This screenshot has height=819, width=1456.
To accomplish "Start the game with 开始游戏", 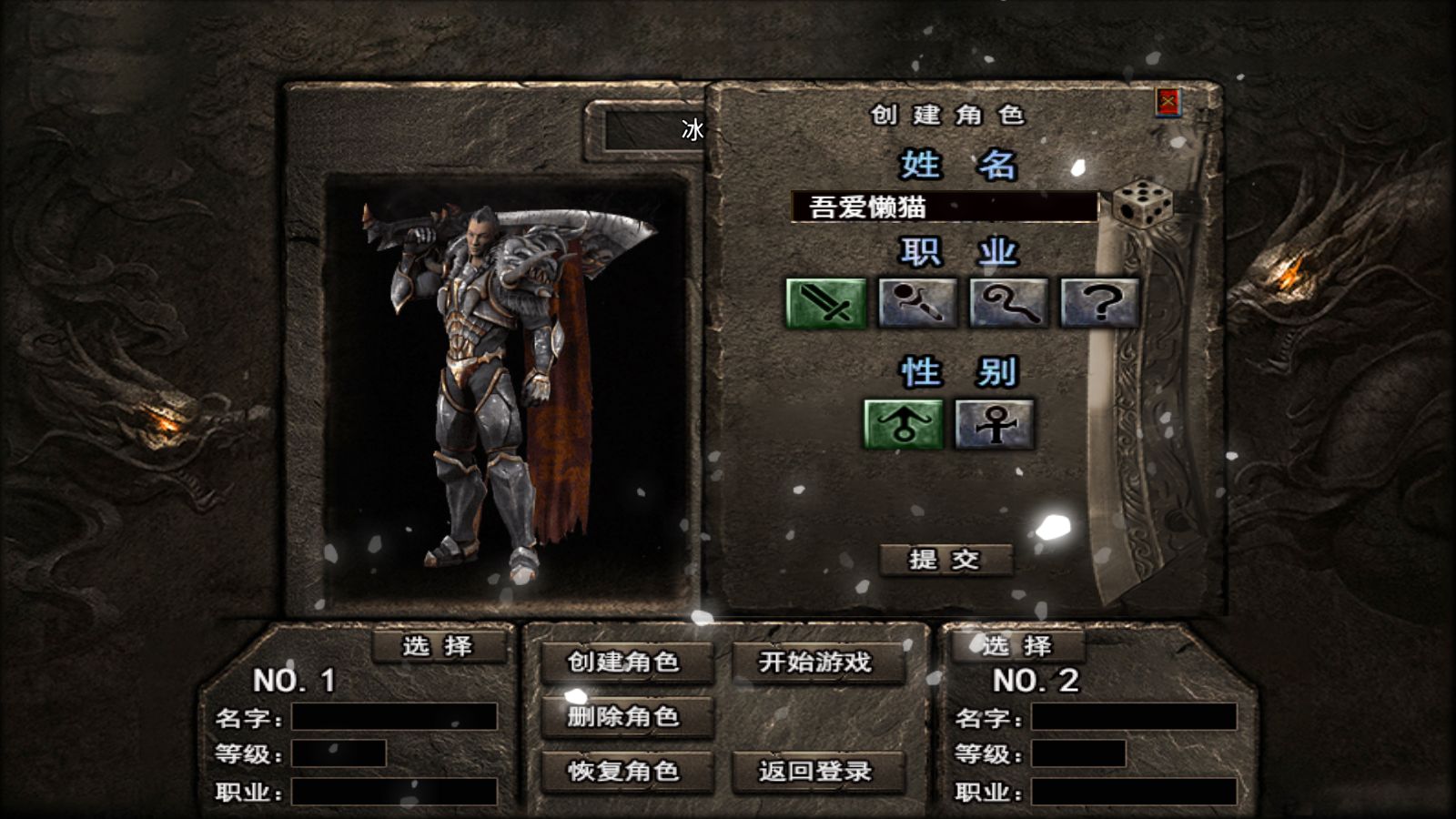I will (816, 662).
